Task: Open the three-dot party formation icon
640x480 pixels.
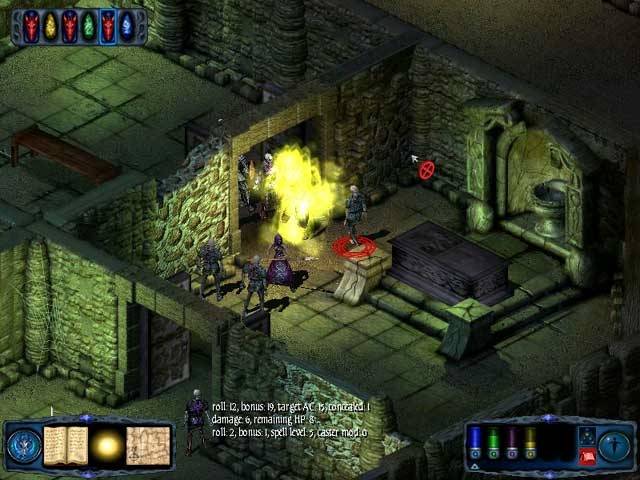Action: (x=586, y=435)
